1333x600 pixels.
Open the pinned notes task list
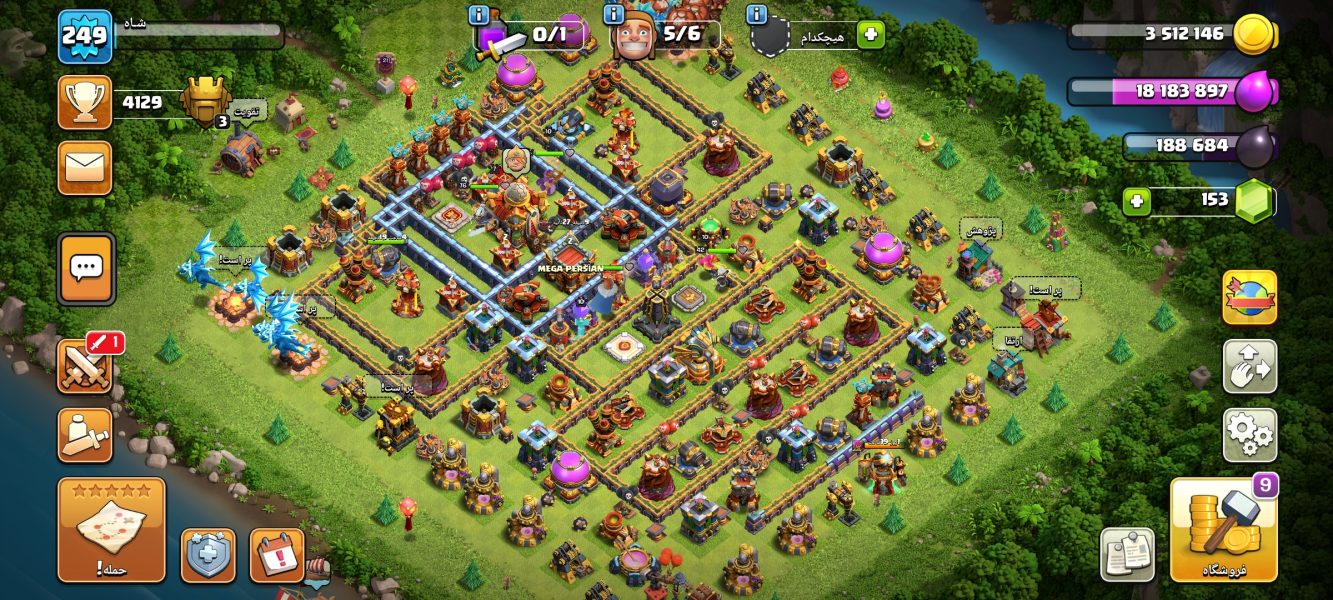1127,553
